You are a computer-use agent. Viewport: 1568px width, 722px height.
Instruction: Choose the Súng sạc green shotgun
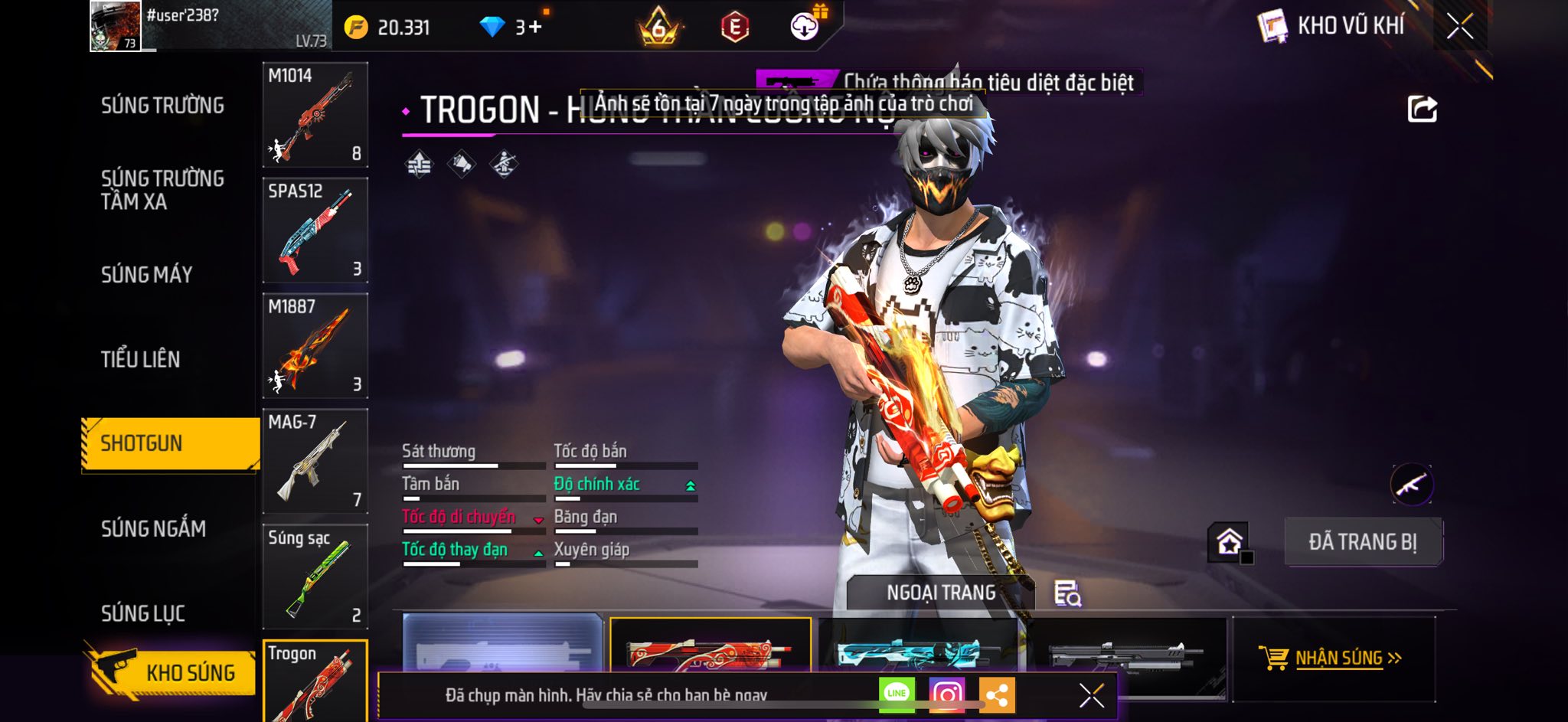click(315, 577)
